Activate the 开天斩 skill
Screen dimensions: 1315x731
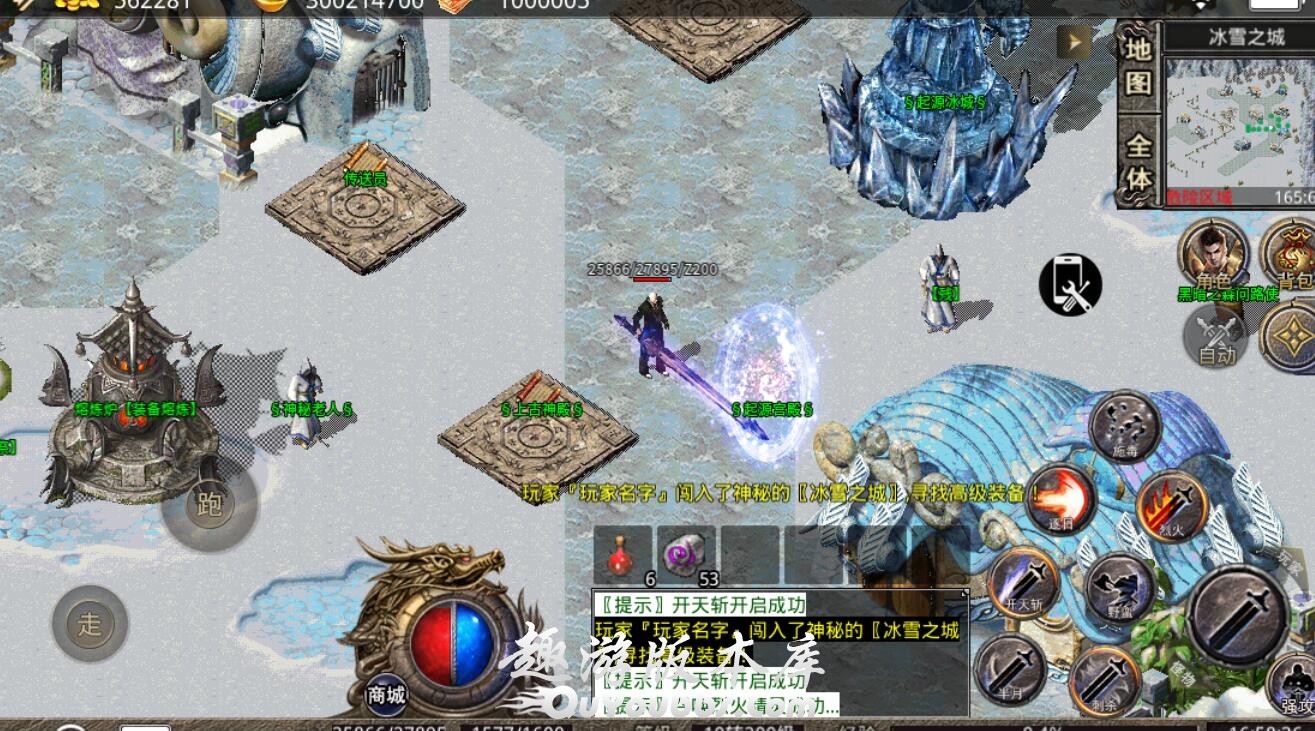pos(1023,583)
